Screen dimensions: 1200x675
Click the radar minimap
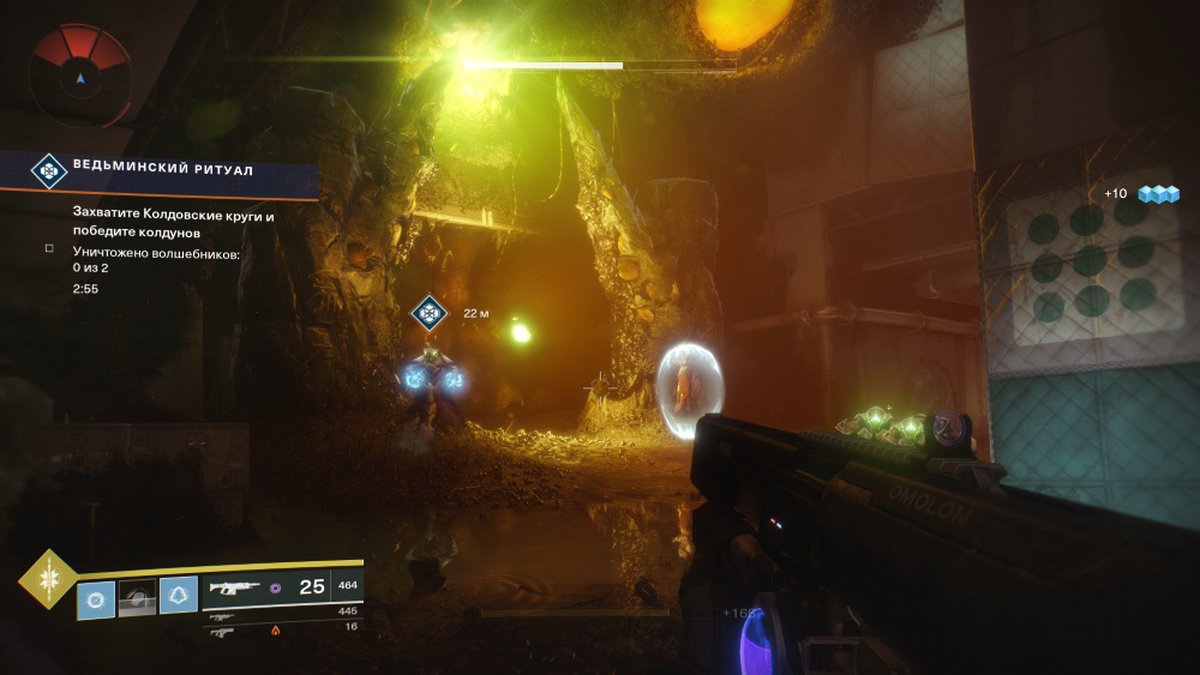[x=80, y=74]
